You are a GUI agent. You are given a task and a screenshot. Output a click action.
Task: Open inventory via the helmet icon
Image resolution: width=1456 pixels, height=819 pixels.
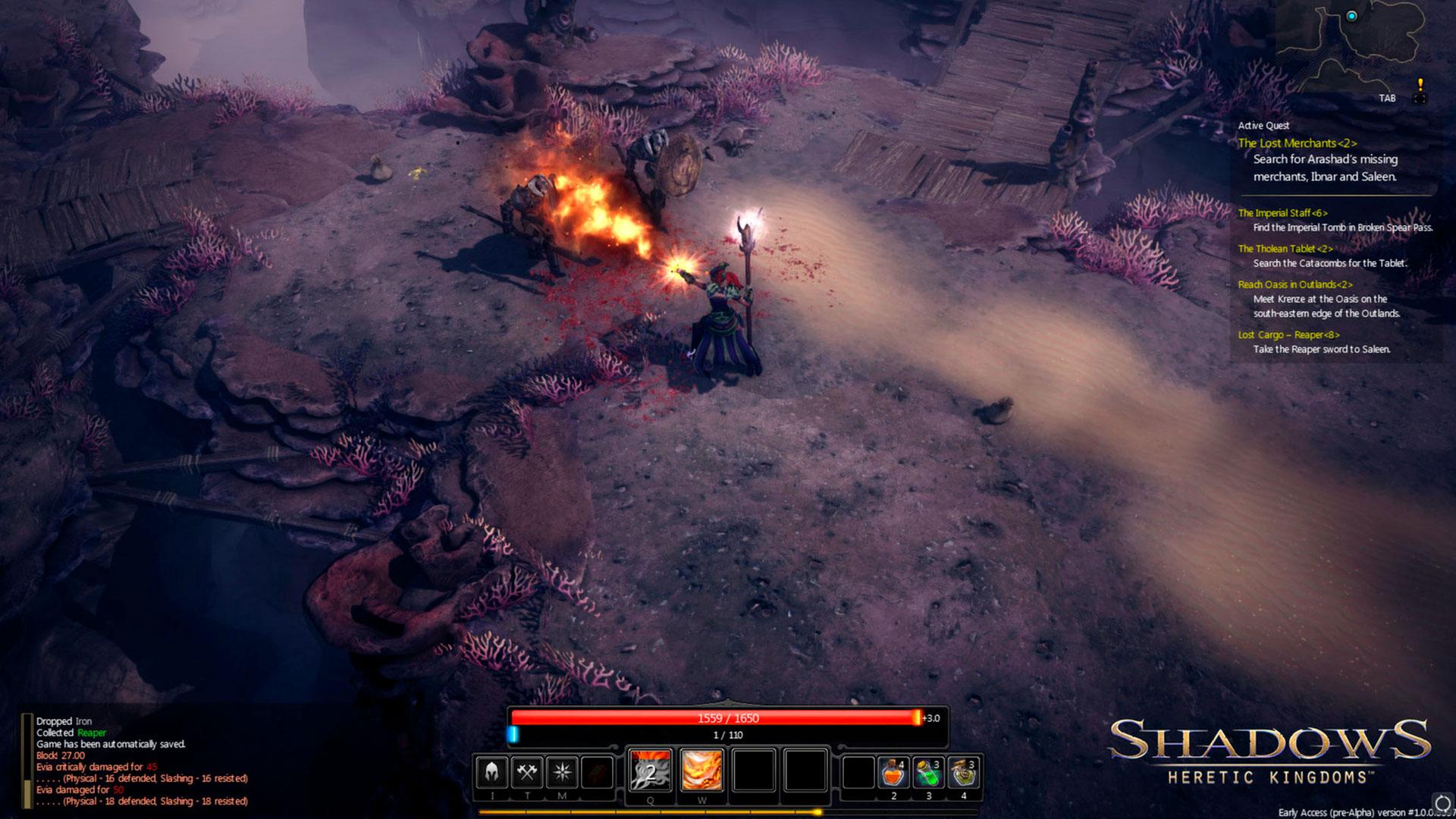(491, 772)
